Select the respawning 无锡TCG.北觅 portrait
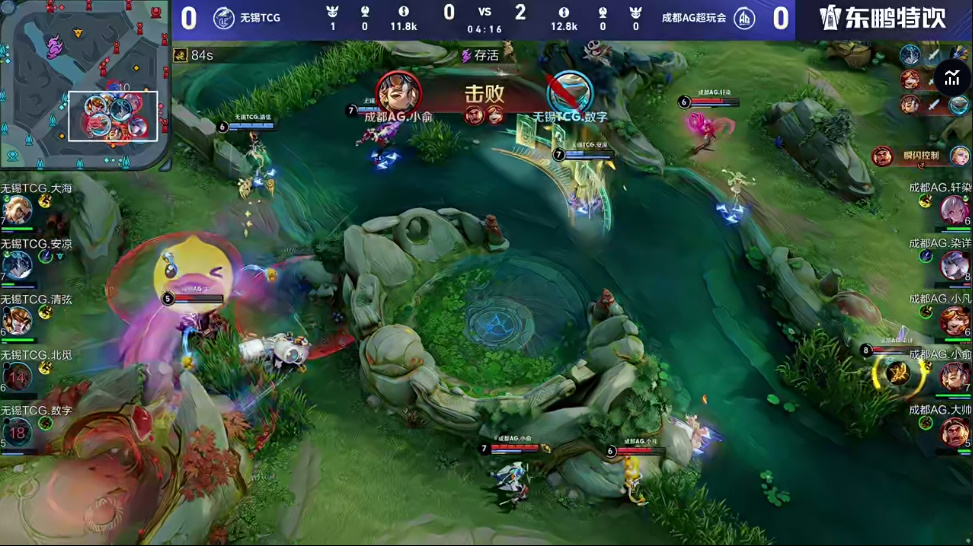973x546 pixels. (17, 376)
